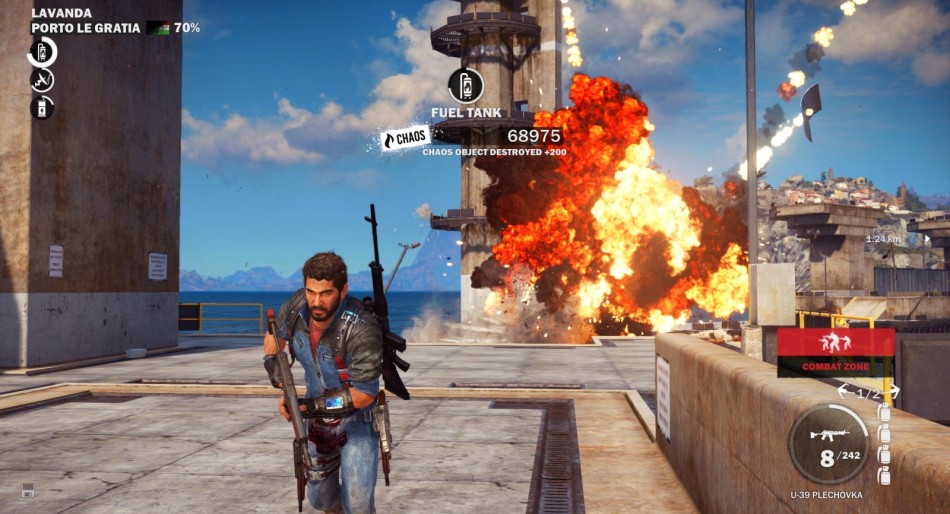Screen dimensions: 950x514
Task: Click the Porto Le Gratia settlement flag
Action: pyautogui.click(x=157, y=28)
